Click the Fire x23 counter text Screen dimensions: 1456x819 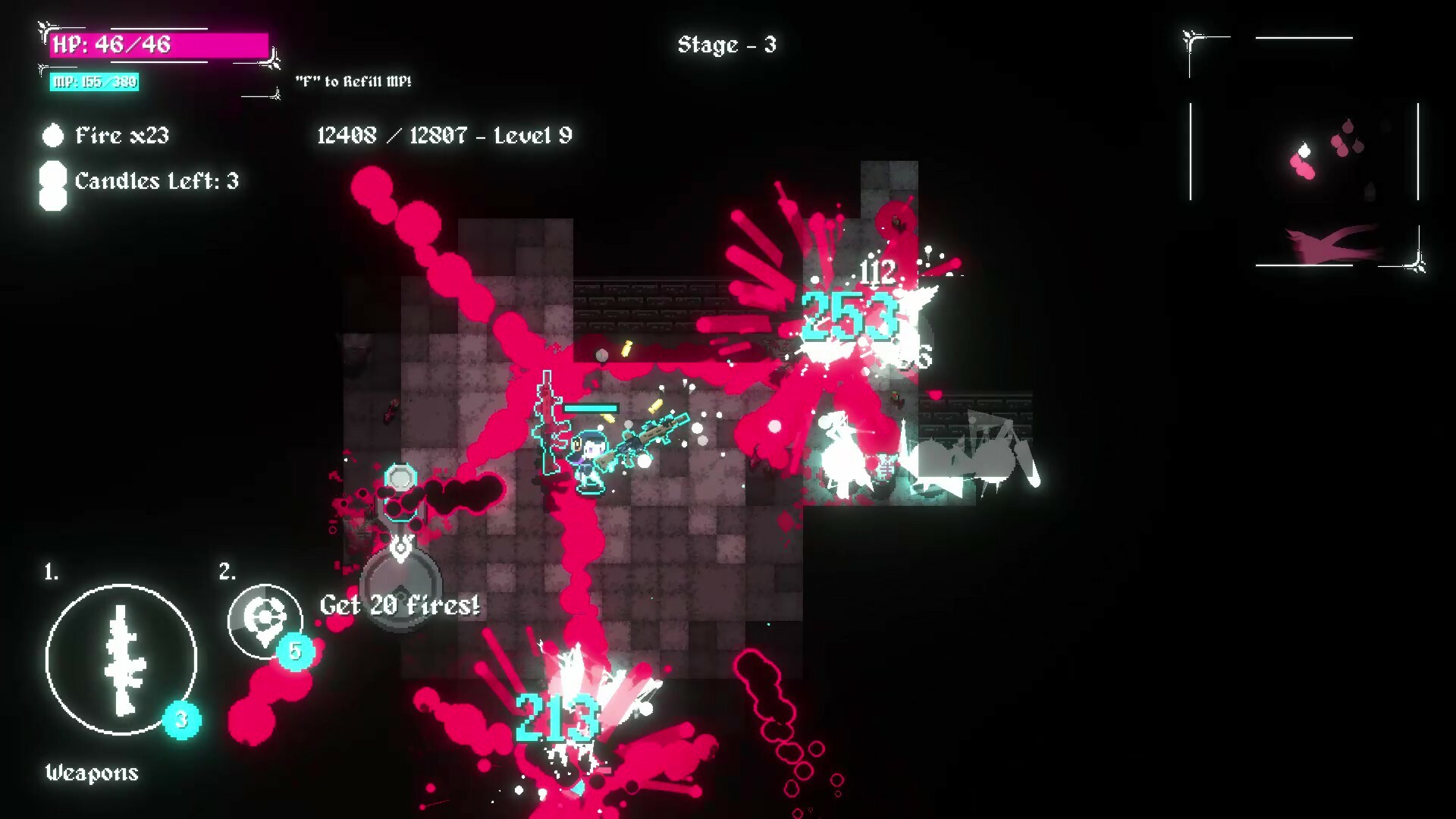121,136
